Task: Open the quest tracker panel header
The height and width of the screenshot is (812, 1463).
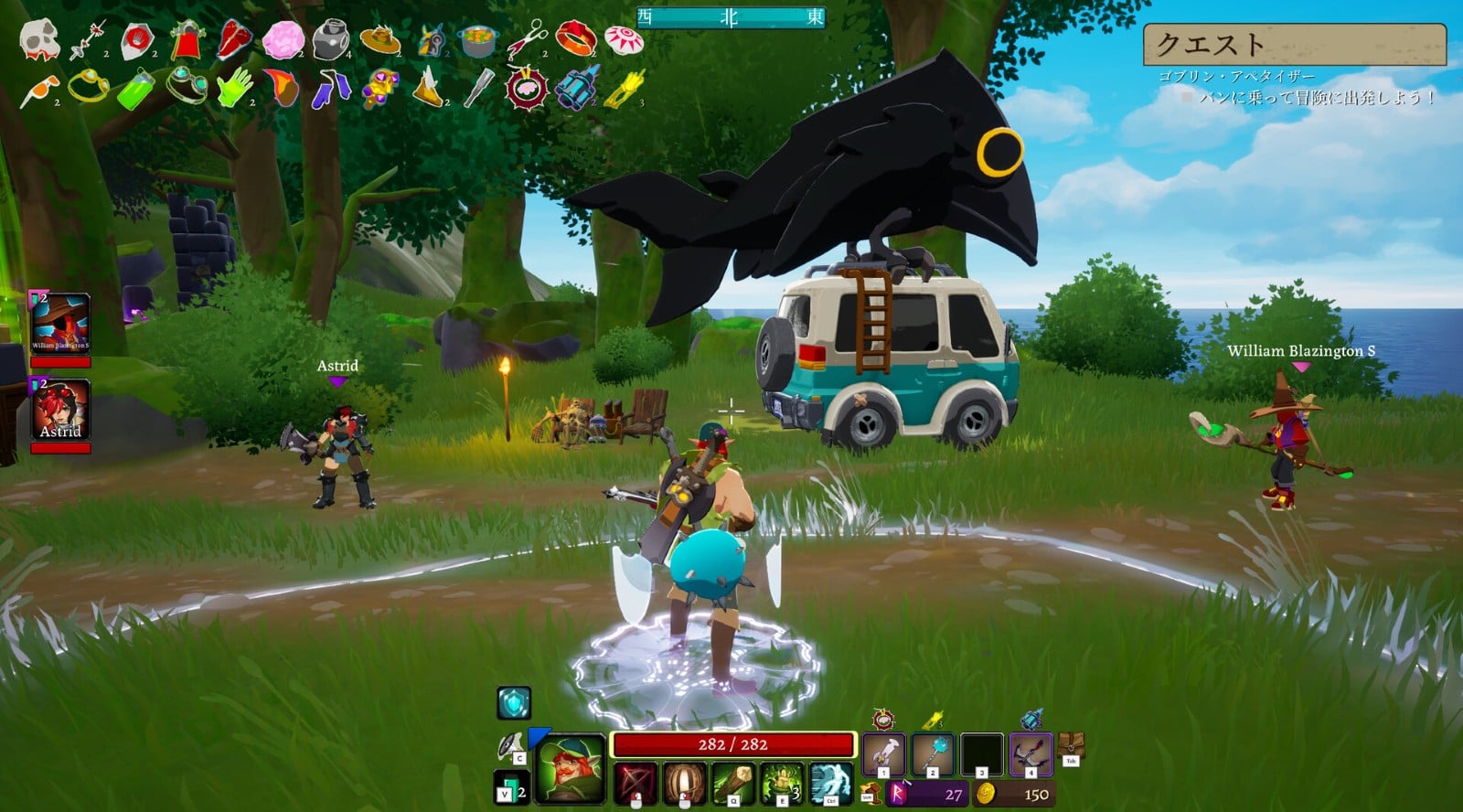Action: point(1294,44)
